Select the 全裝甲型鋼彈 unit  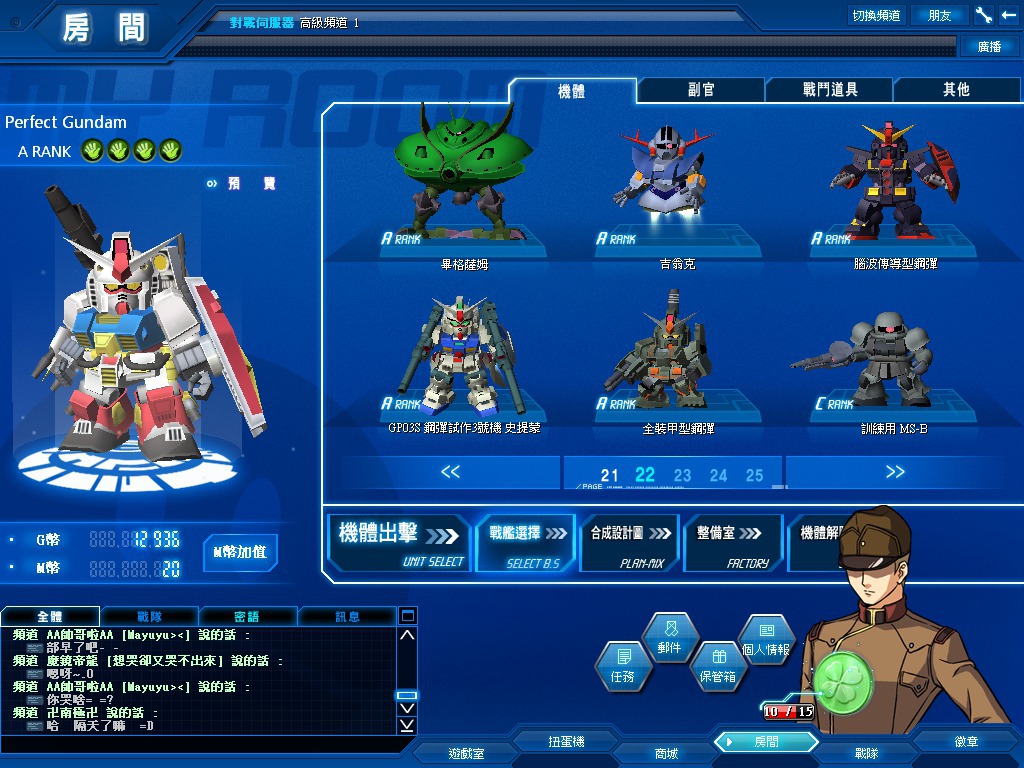(x=677, y=350)
